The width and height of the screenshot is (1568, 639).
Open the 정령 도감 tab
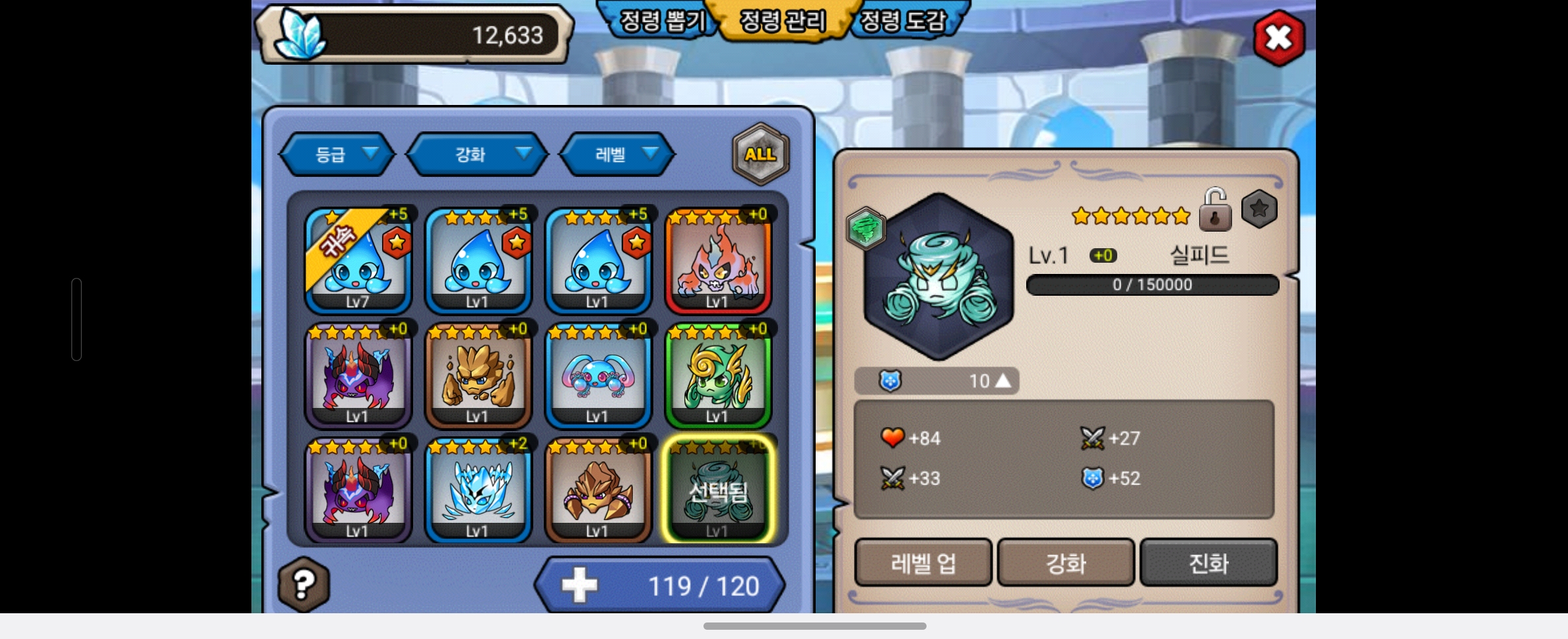(x=903, y=22)
